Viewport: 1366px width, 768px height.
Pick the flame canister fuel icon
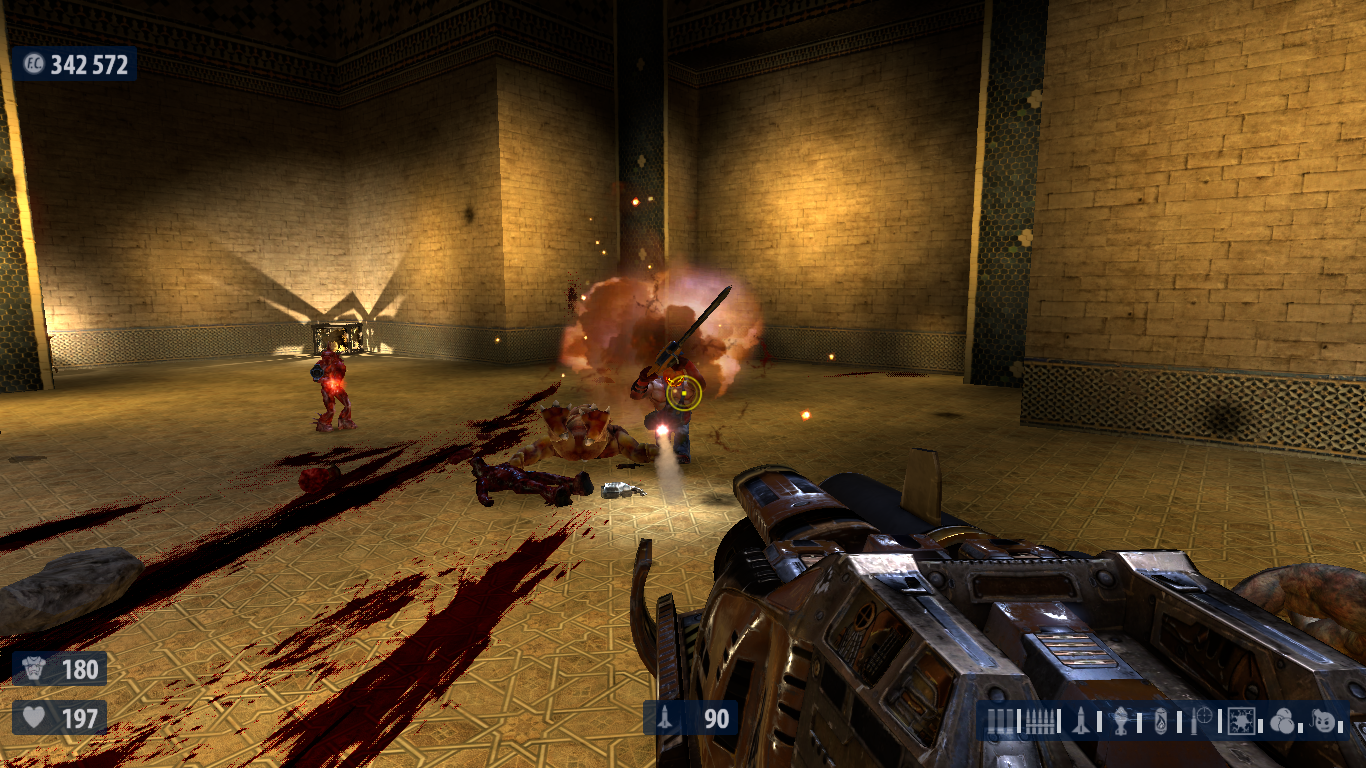tap(1161, 720)
